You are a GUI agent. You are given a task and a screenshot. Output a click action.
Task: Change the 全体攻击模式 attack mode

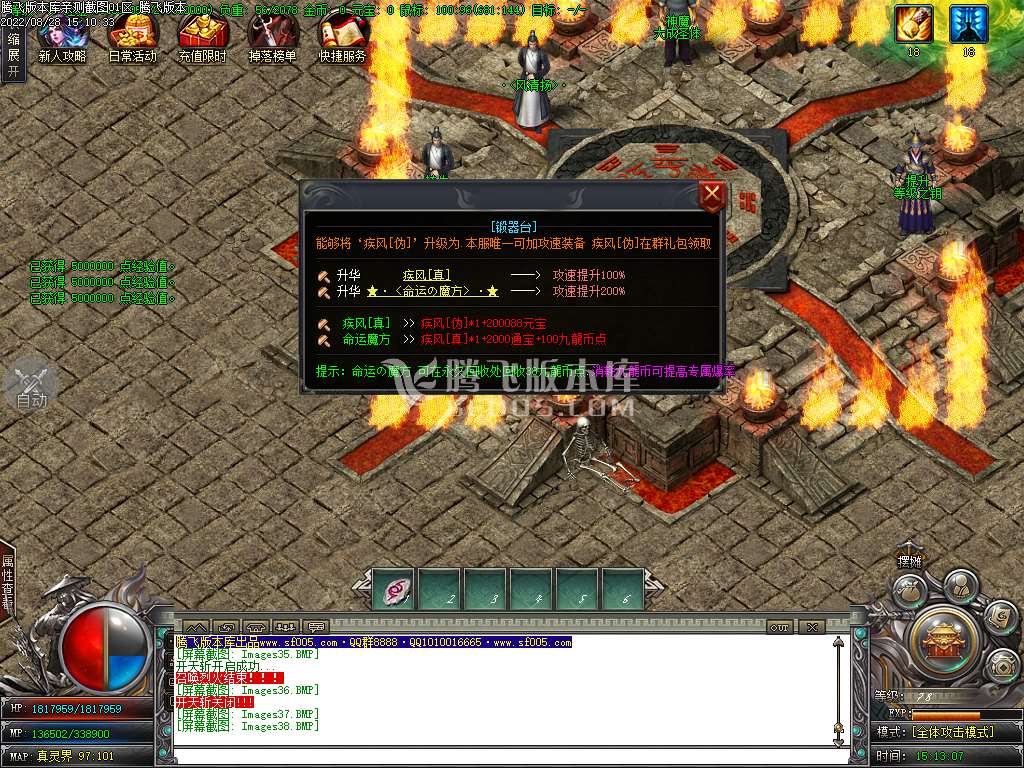pyautogui.click(x=952, y=732)
